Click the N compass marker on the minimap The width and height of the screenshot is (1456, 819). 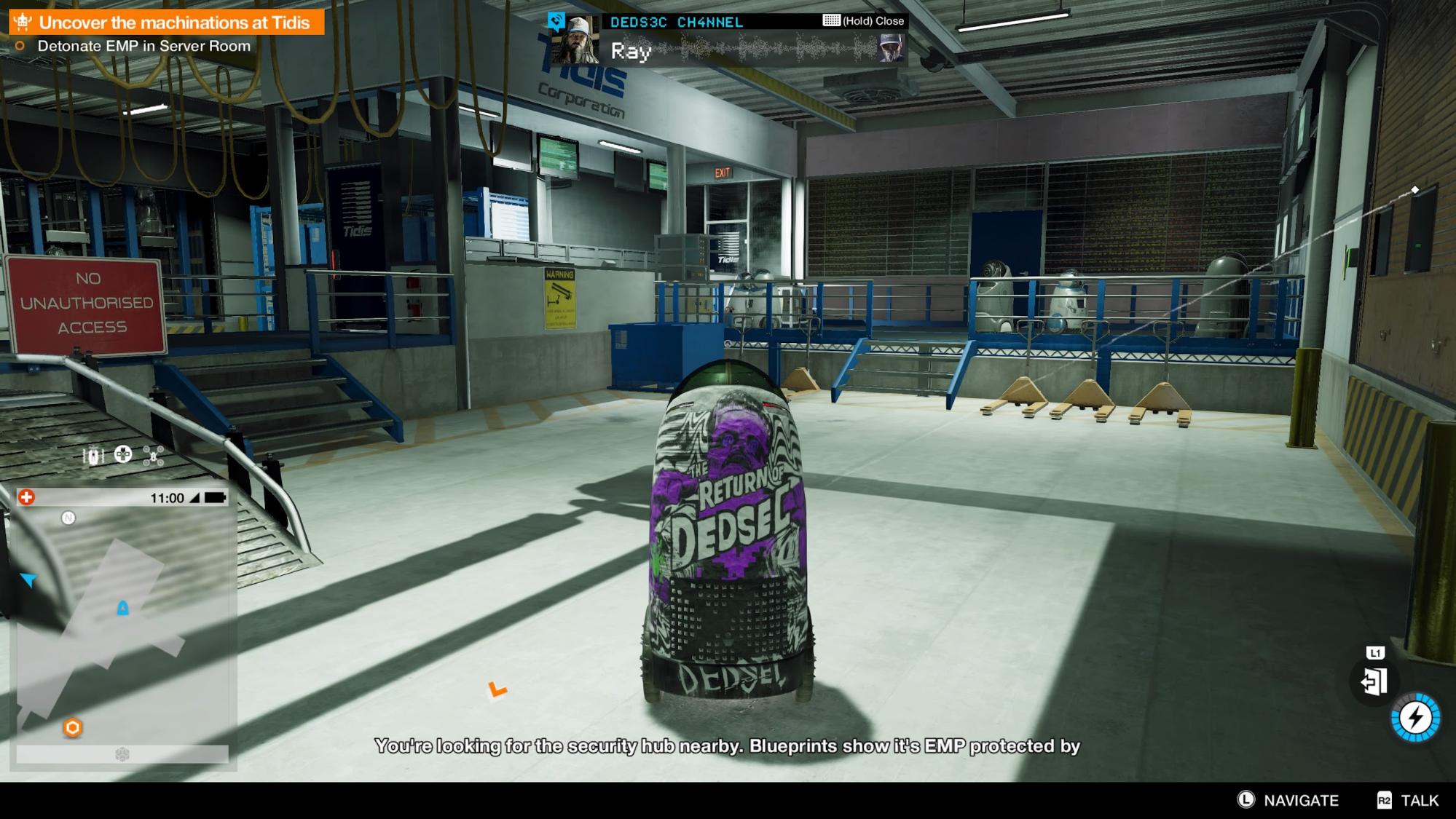(68, 517)
